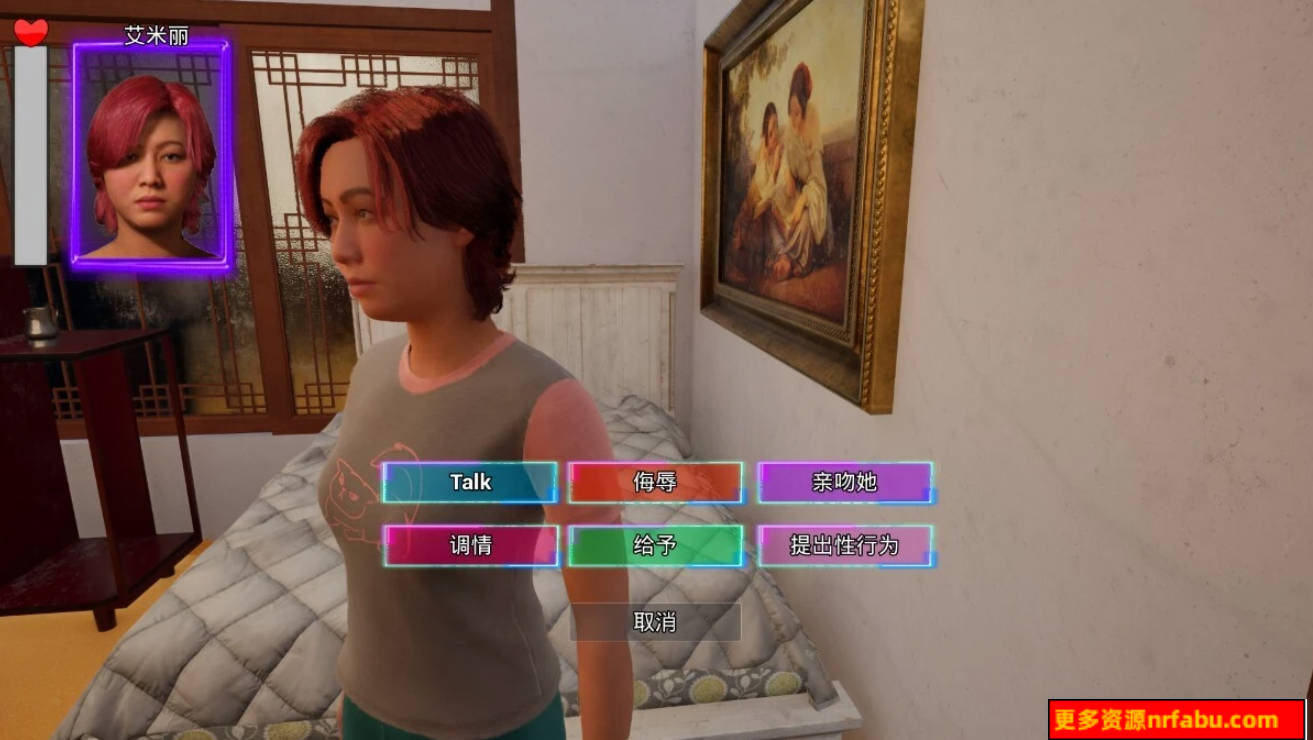Choose the Talk interaction option

pos(470,482)
